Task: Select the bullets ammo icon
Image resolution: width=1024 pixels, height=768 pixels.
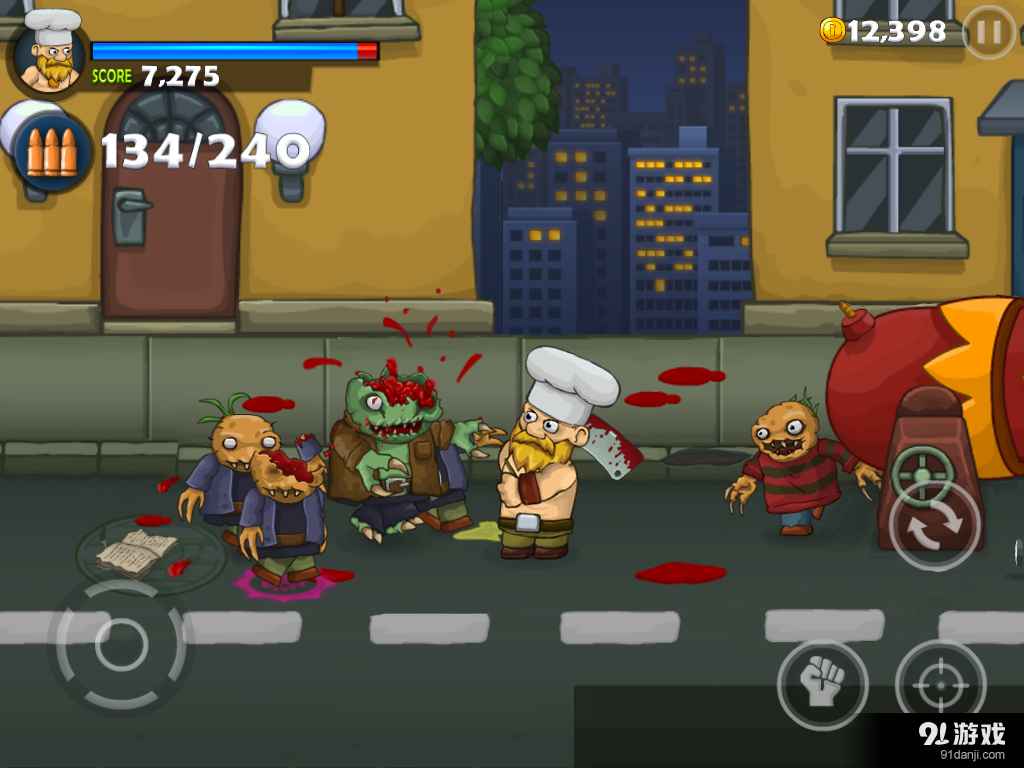Action: [x=52, y=152]
